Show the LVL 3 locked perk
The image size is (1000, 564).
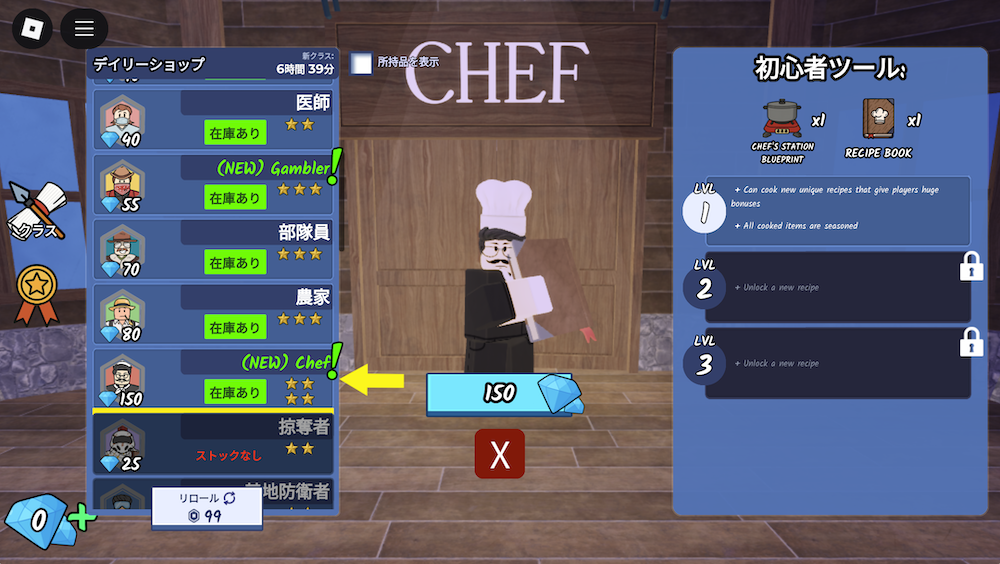pos(837,363)
